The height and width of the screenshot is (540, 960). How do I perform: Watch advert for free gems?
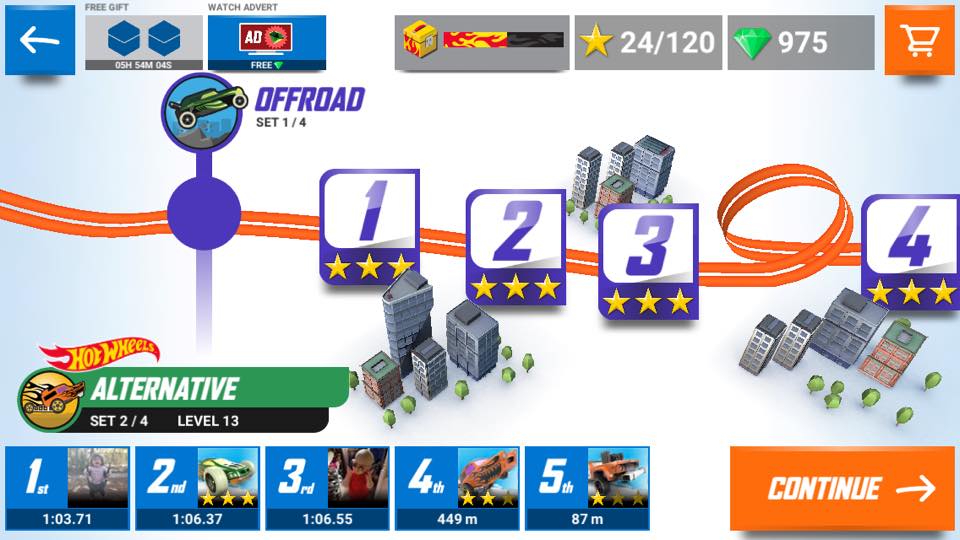tap(267, 42)
